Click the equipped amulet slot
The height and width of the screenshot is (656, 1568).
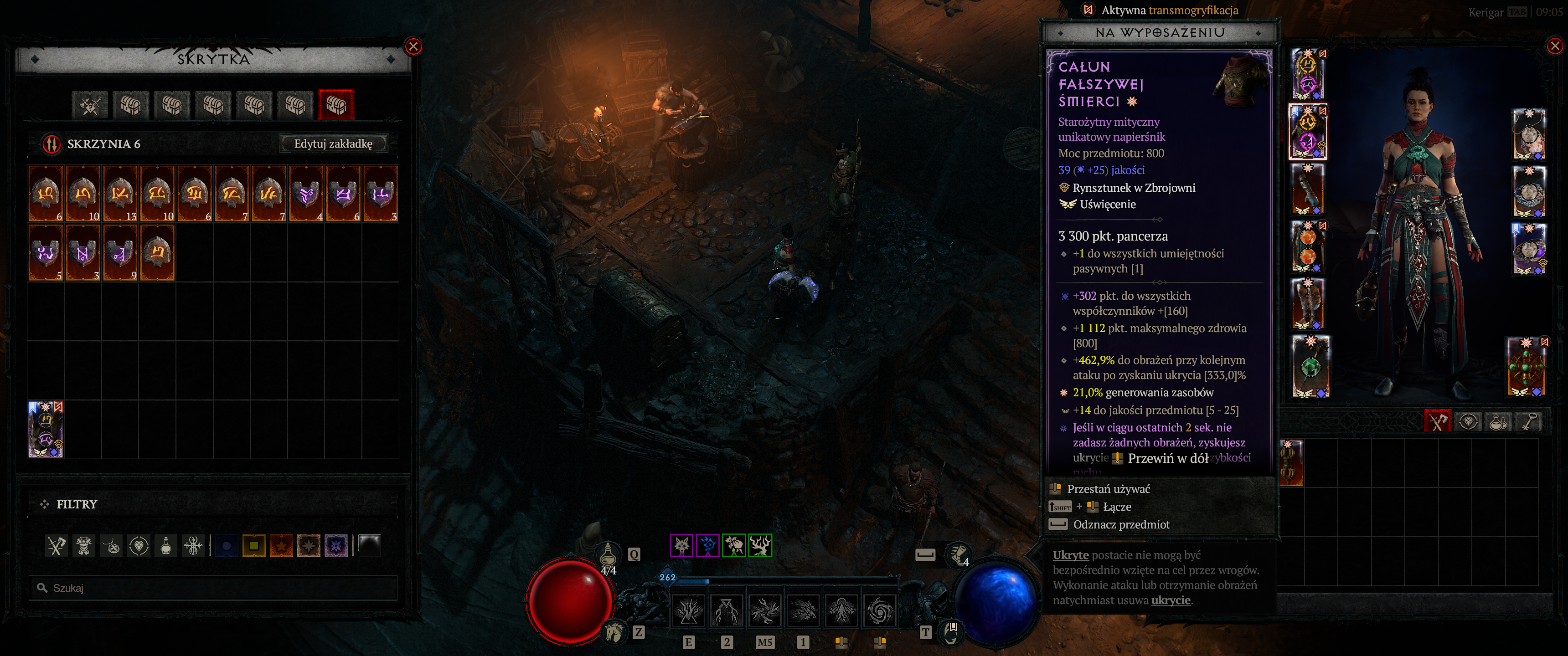1528,134
